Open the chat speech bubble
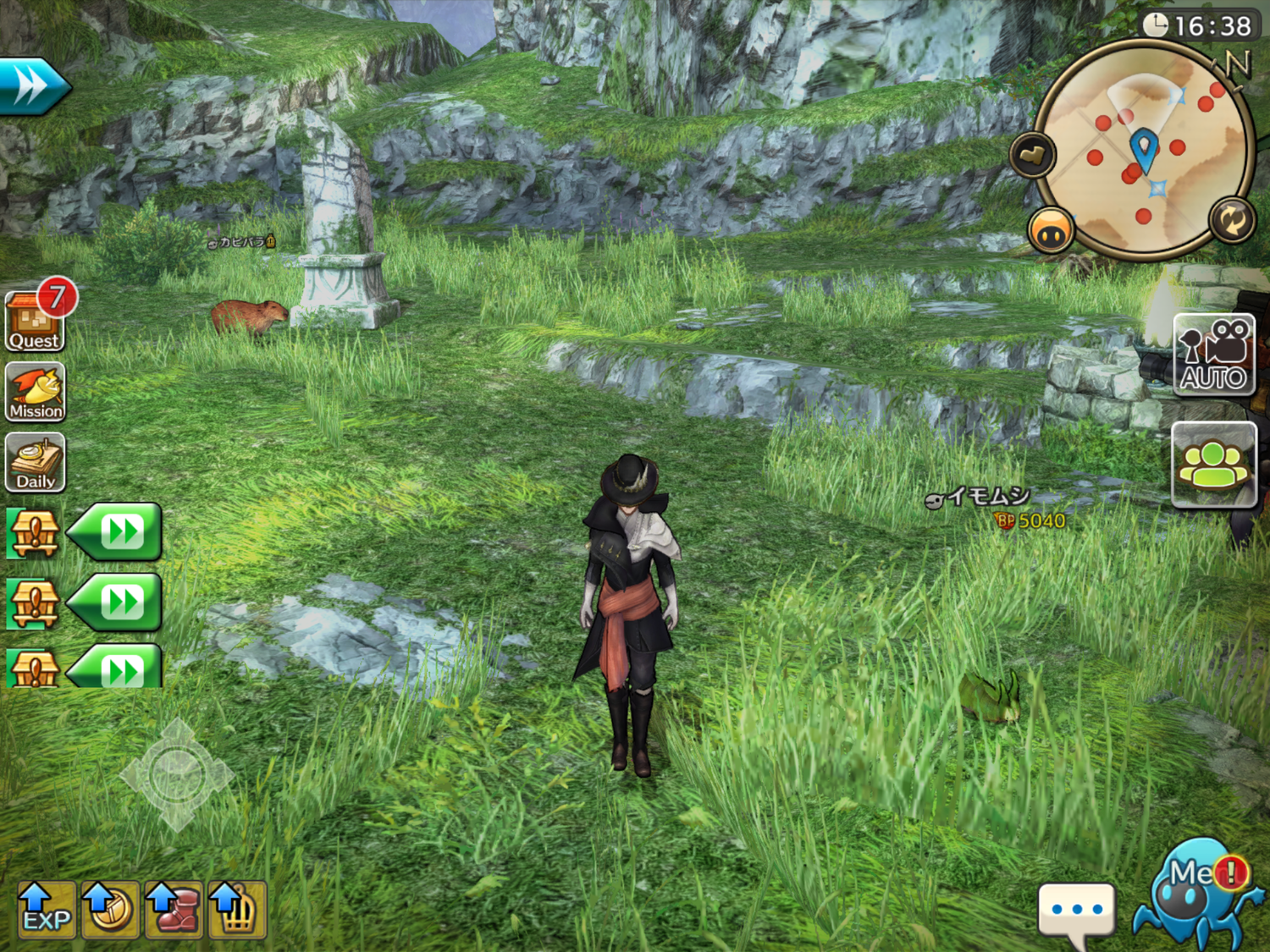The width and height of the screenshot is (1270, 952). [1076, 912]
